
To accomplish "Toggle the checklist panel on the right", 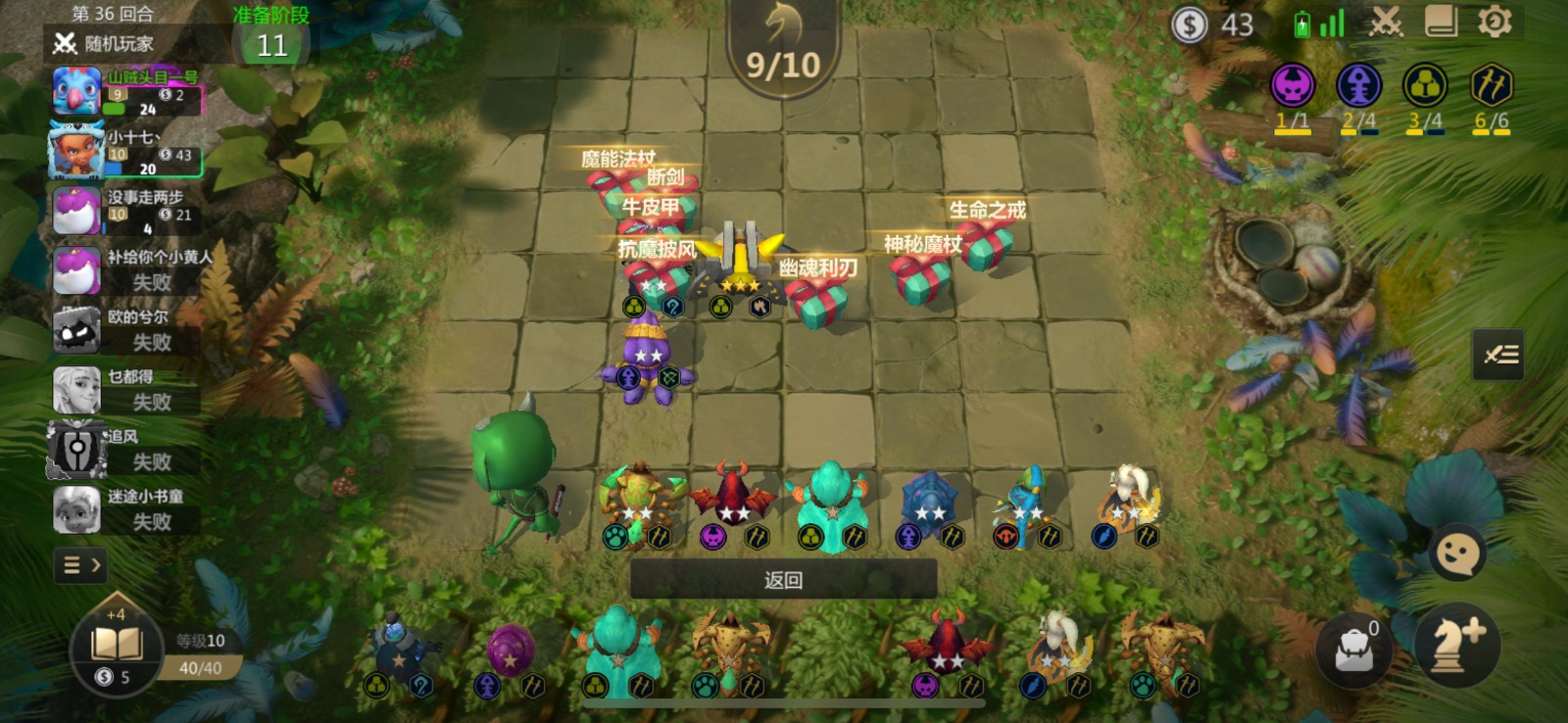I will click(1498, 355).
